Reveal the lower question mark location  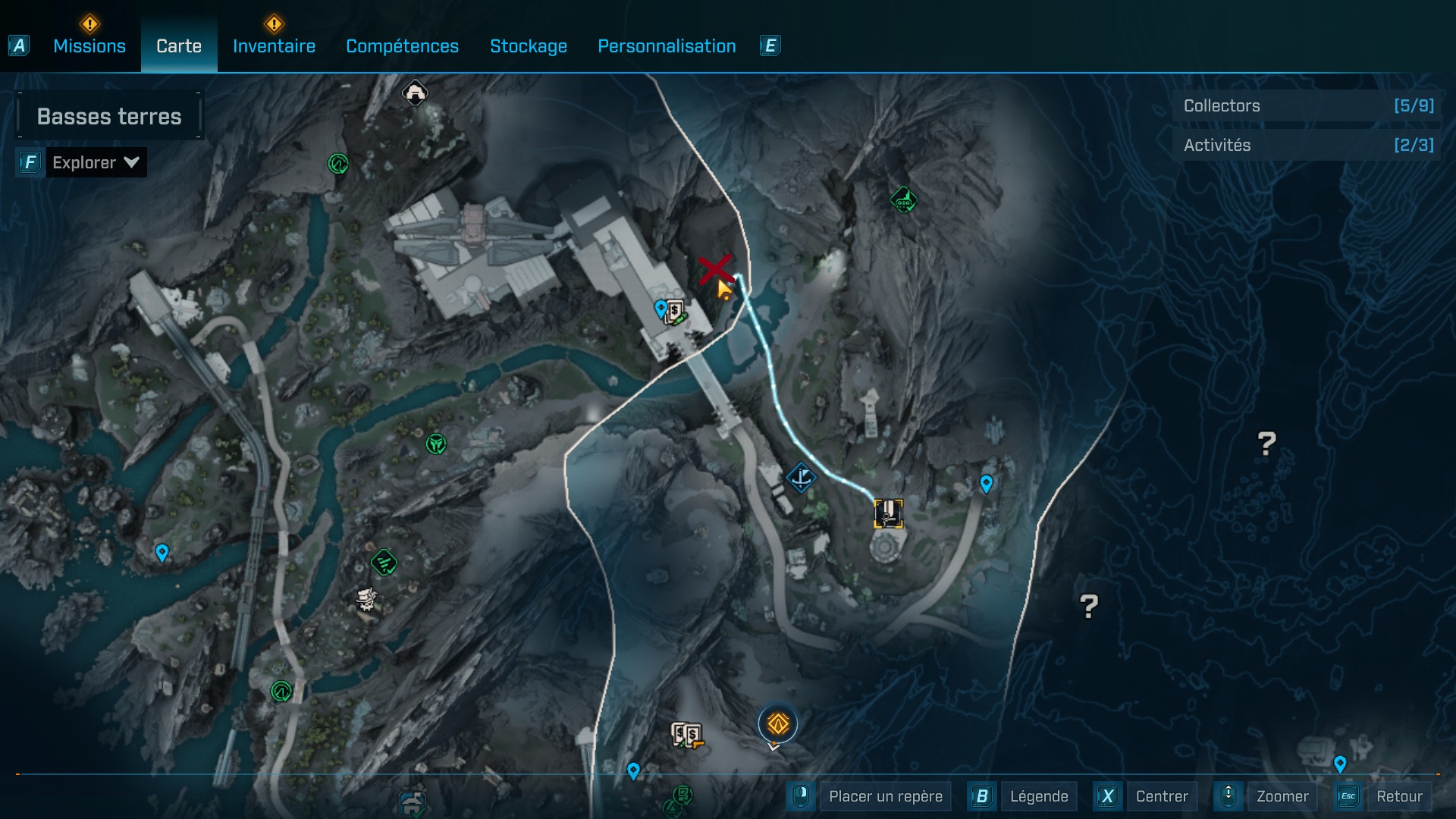[1090, 606]
